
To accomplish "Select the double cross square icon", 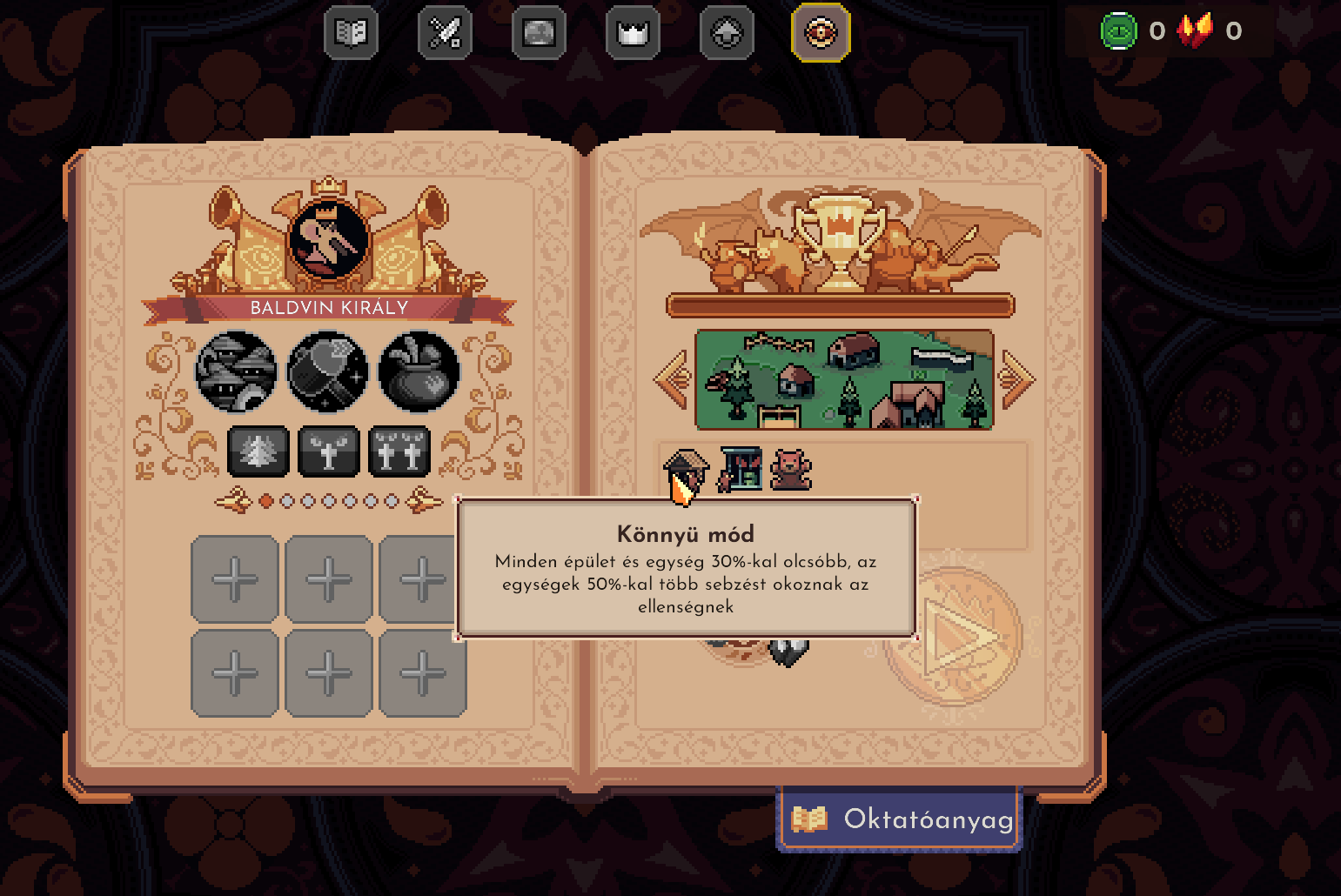I will coord(399,451).
